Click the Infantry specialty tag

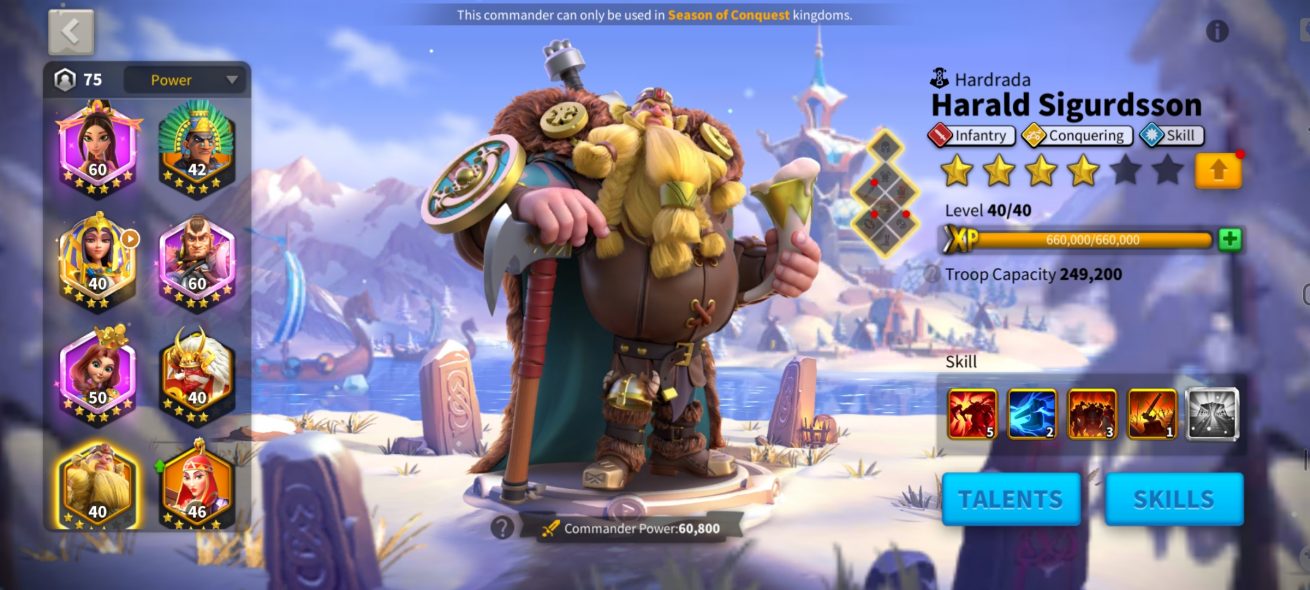972,135
